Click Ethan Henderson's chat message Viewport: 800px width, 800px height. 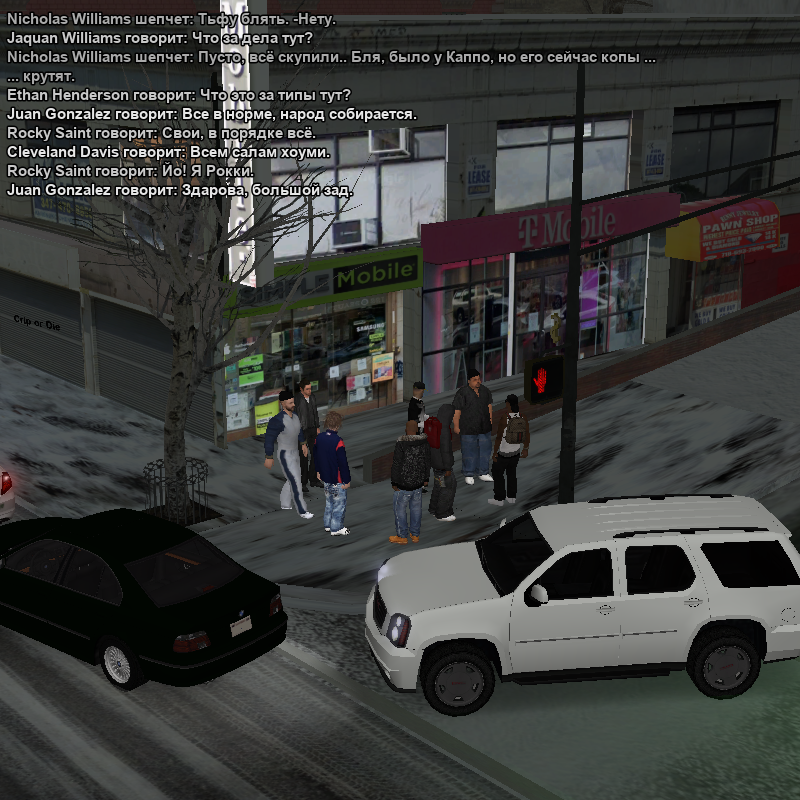pyautogui.click(x=178, y=95)
